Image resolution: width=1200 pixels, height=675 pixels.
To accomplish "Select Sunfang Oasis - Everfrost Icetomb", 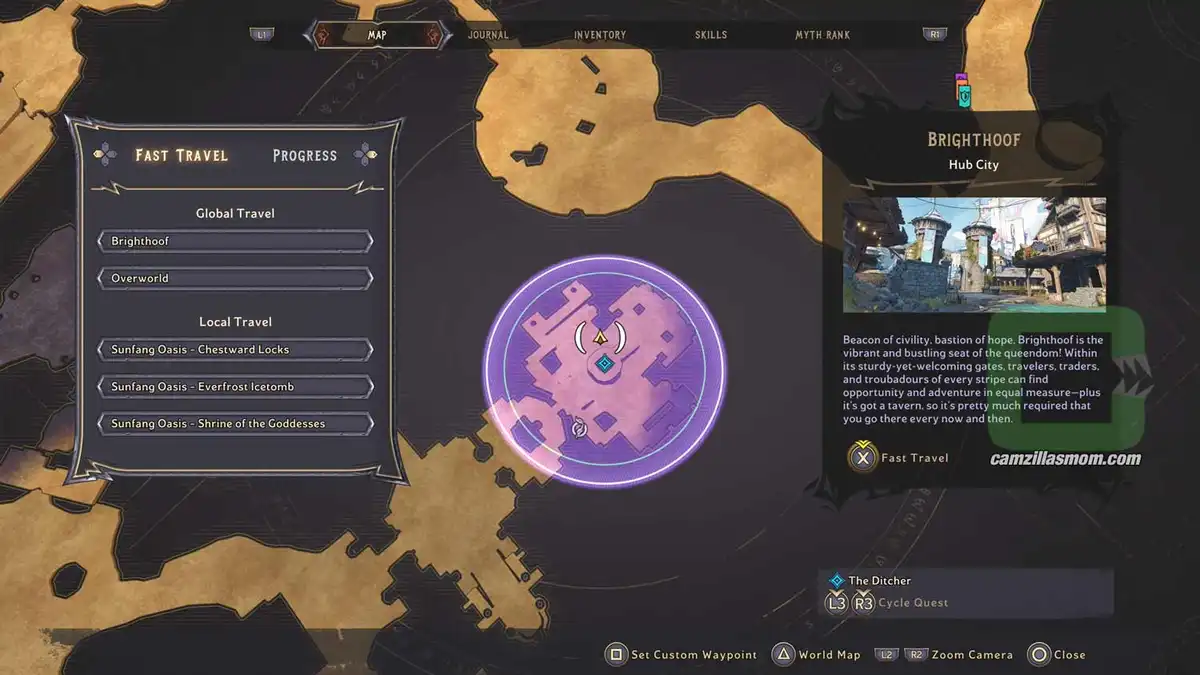I will tap(235, 387).
